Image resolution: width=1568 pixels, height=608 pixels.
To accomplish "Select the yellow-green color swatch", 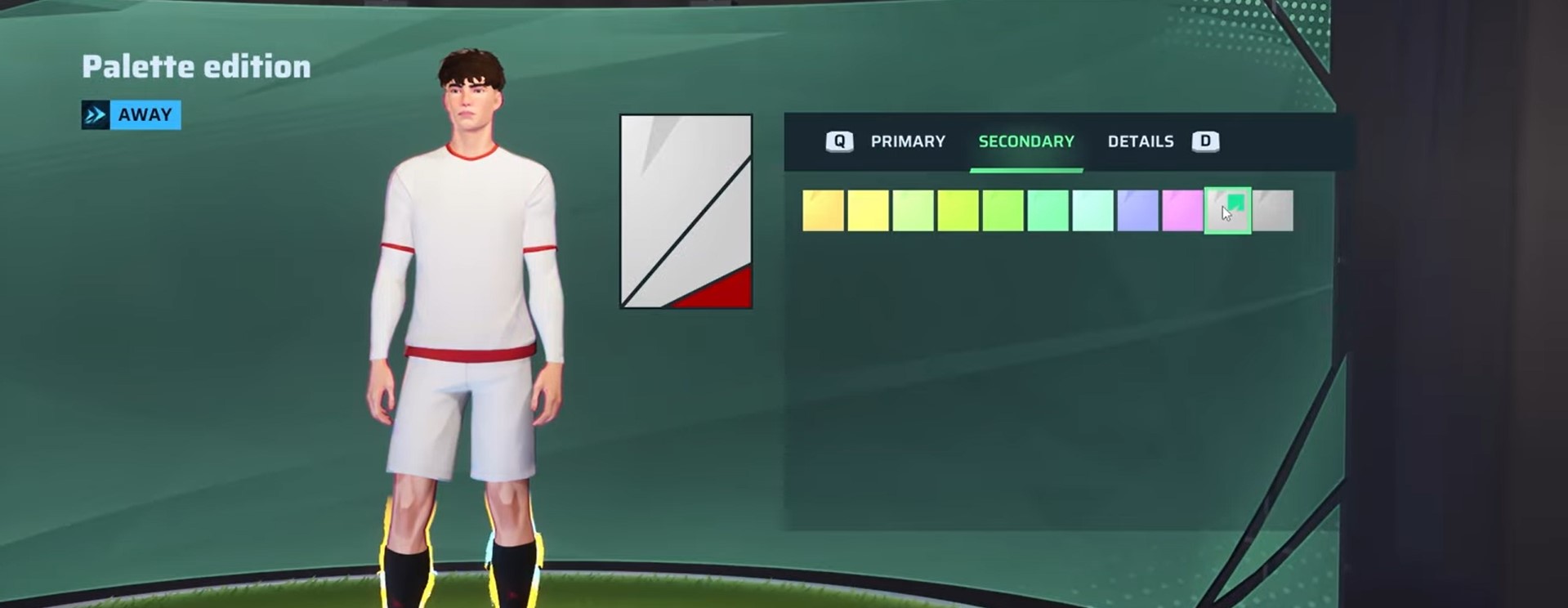I will tap(958, 211).
